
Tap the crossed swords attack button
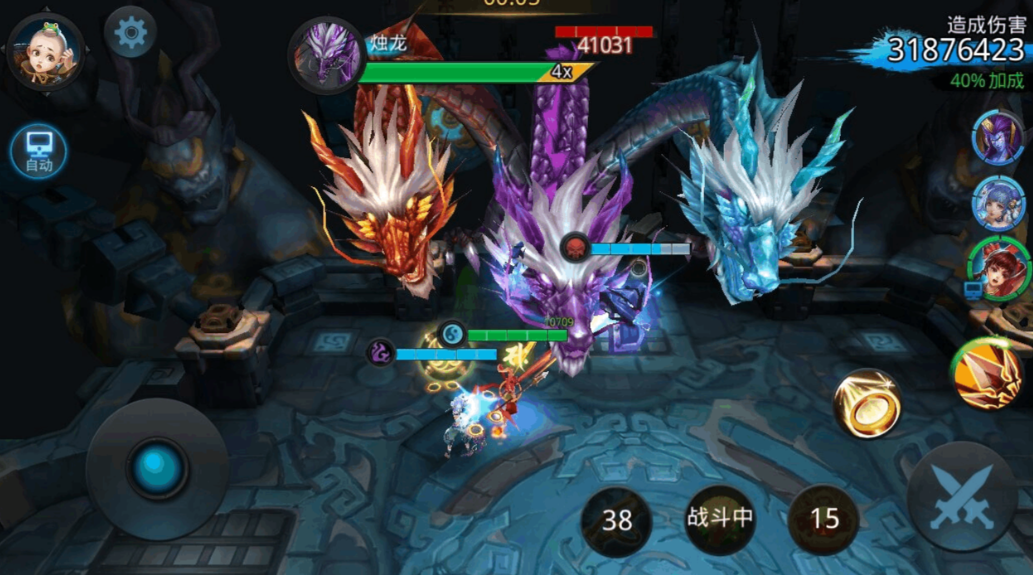(x=963, y=496)
